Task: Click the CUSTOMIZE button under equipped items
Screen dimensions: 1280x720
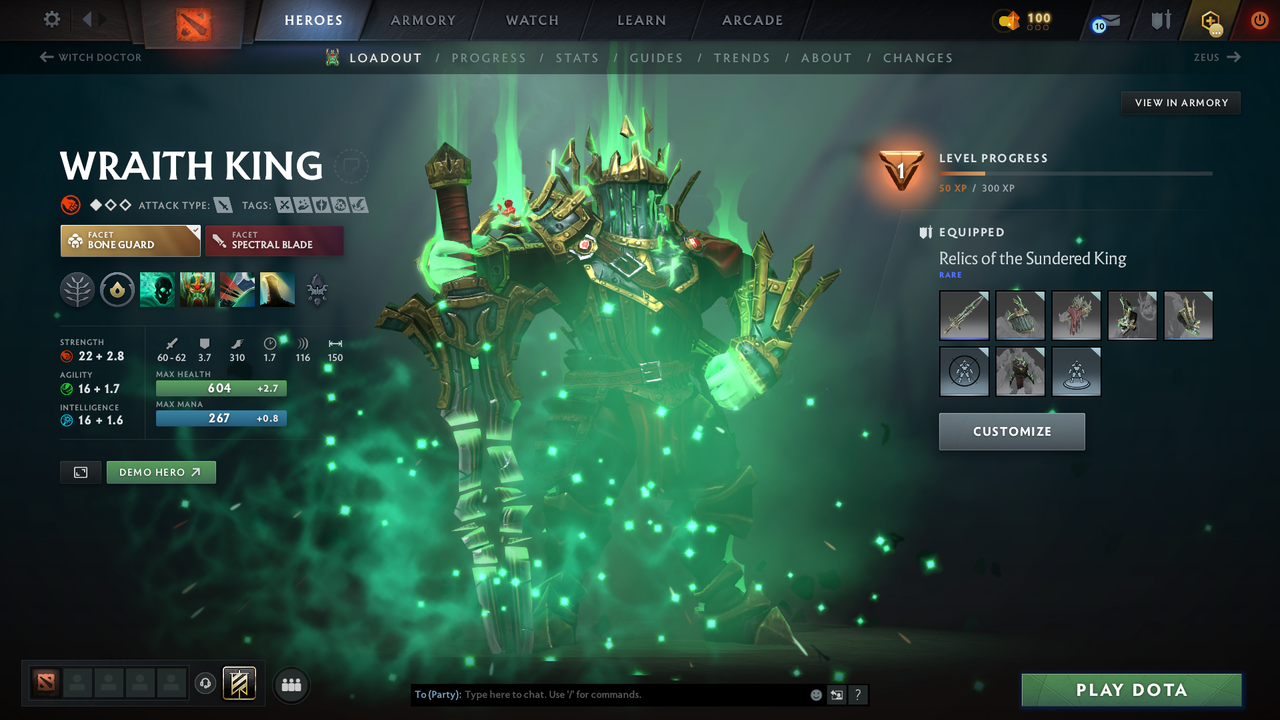Action: [x=1011, y=432]
